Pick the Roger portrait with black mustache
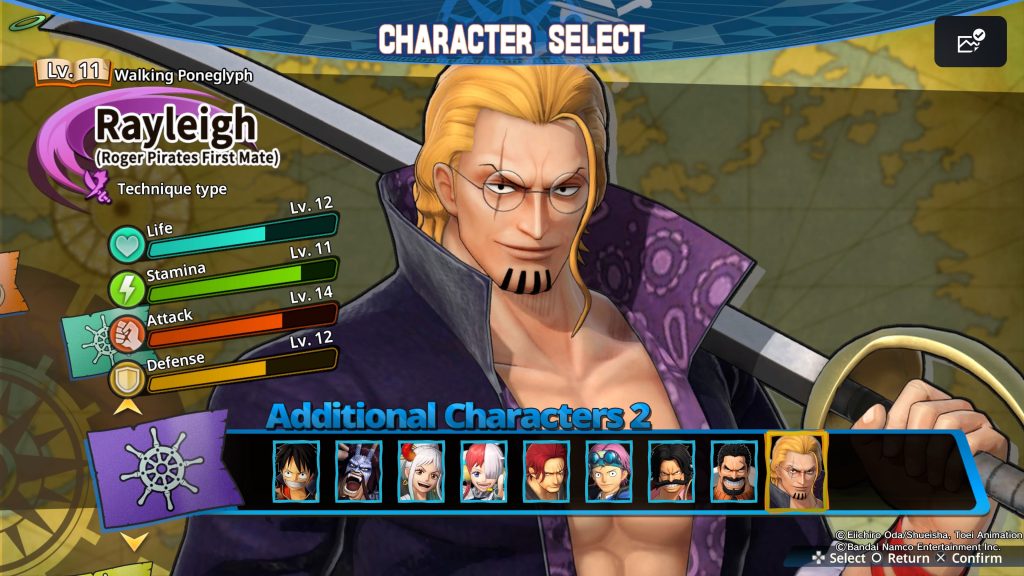The width and height of the screenshot is (1024, 576). tap(671, 471)
